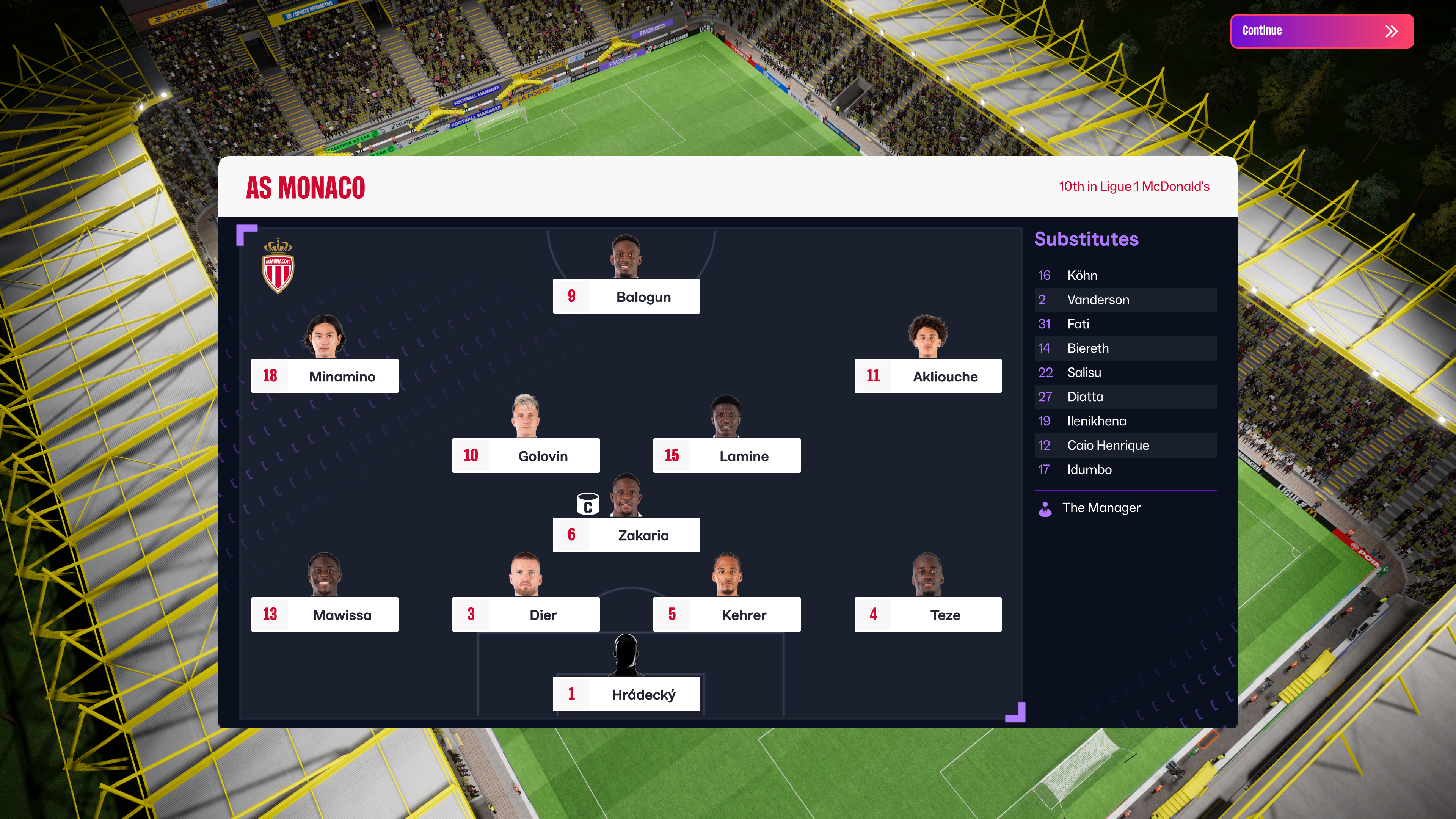Pick substitute Biereth from the list
The image size is (1456, 819).
point(1125,349)
